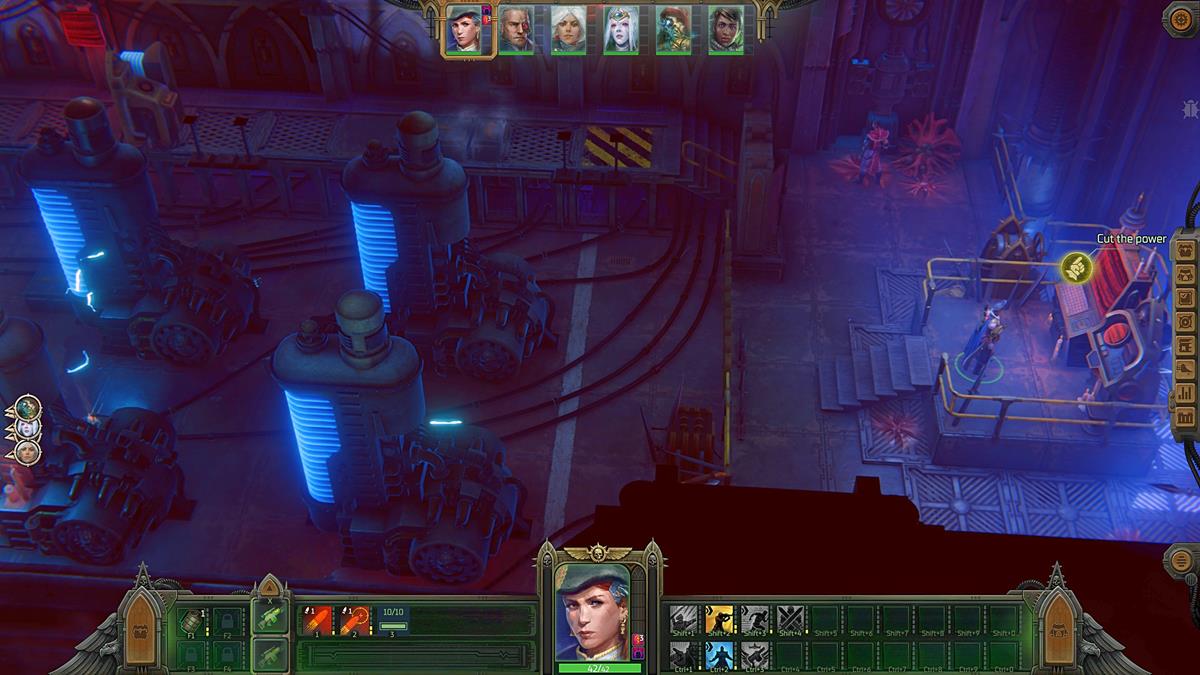
Task: Activate the yellow Shift+2 ability
Action: pos(719,621)
